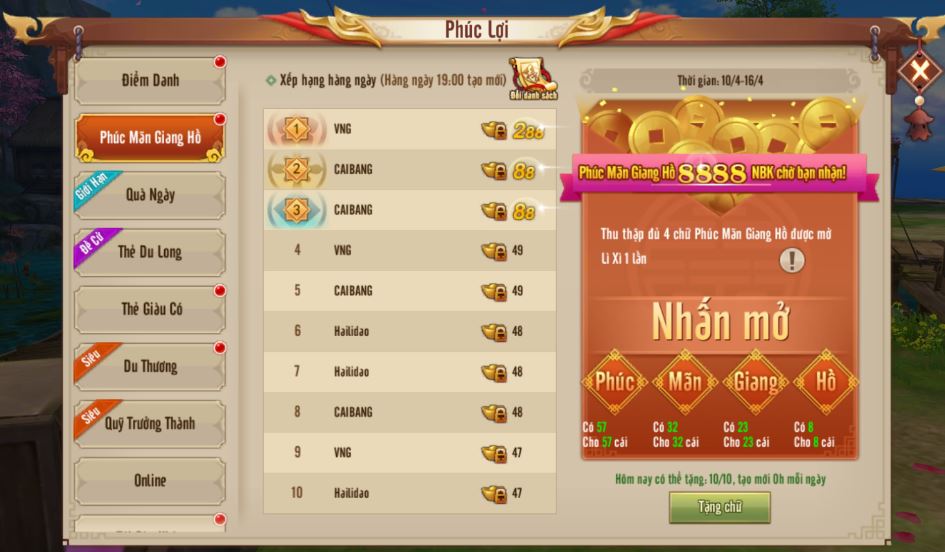The width and height of the screenshot is (945, 552).
Task: Switch to Quỹ Trưởng Thành tab
Action: (x=149, y=423)
